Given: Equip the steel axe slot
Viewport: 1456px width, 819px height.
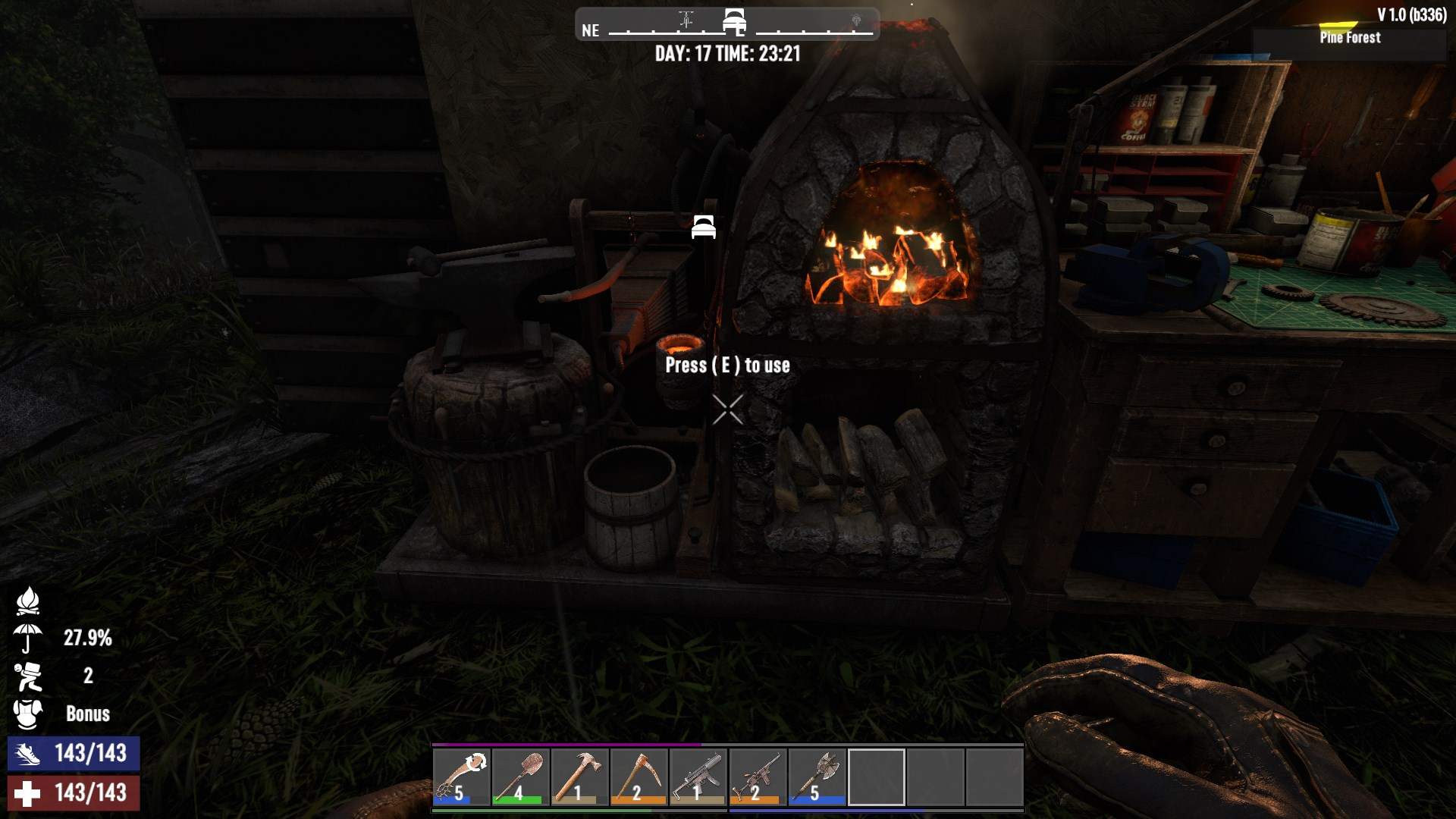Looking at the screenshot, I should click(817, 777).
